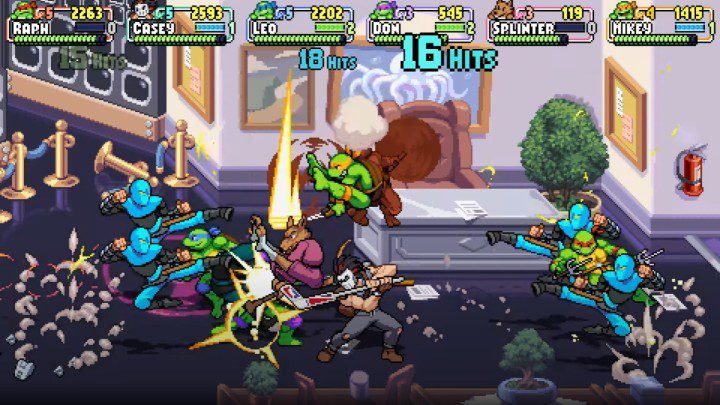Click Leo's turtle portrait

[260, 12]
